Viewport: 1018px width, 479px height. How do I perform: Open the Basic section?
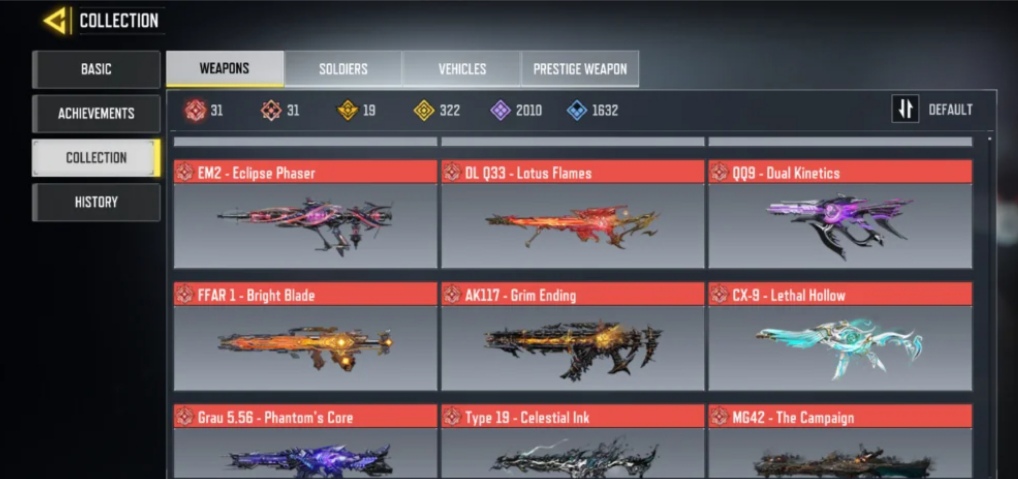96,69
